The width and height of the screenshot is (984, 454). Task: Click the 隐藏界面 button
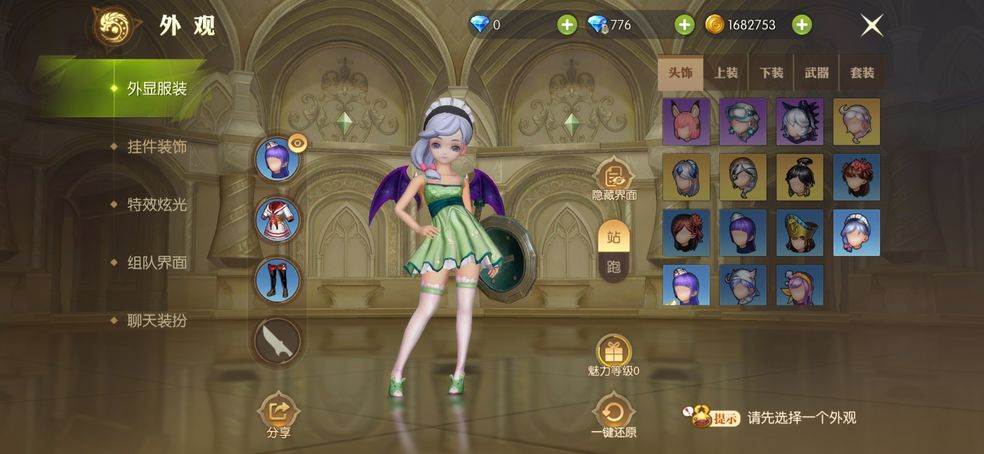613,182
